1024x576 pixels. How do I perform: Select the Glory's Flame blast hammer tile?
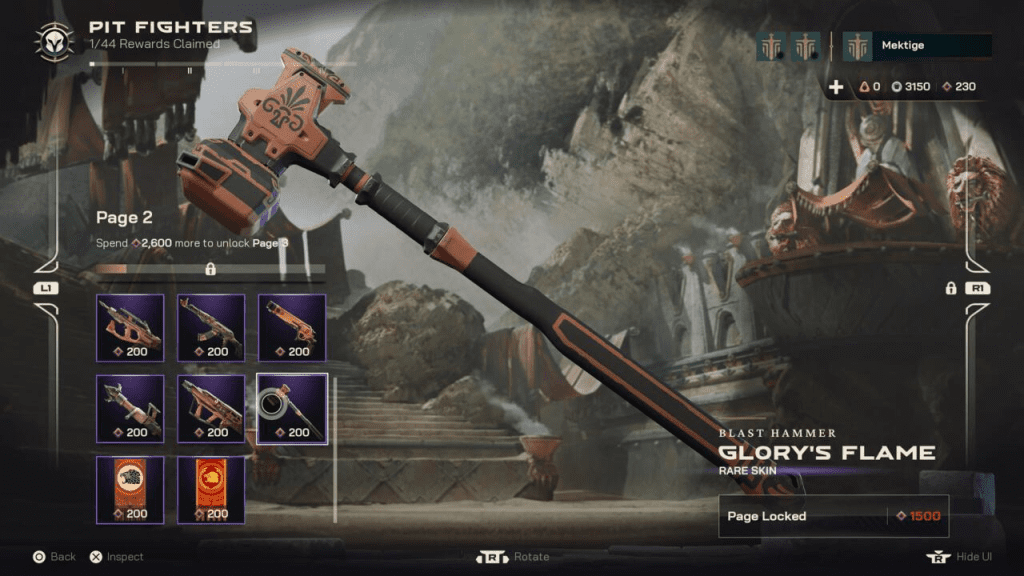[292, 408]
